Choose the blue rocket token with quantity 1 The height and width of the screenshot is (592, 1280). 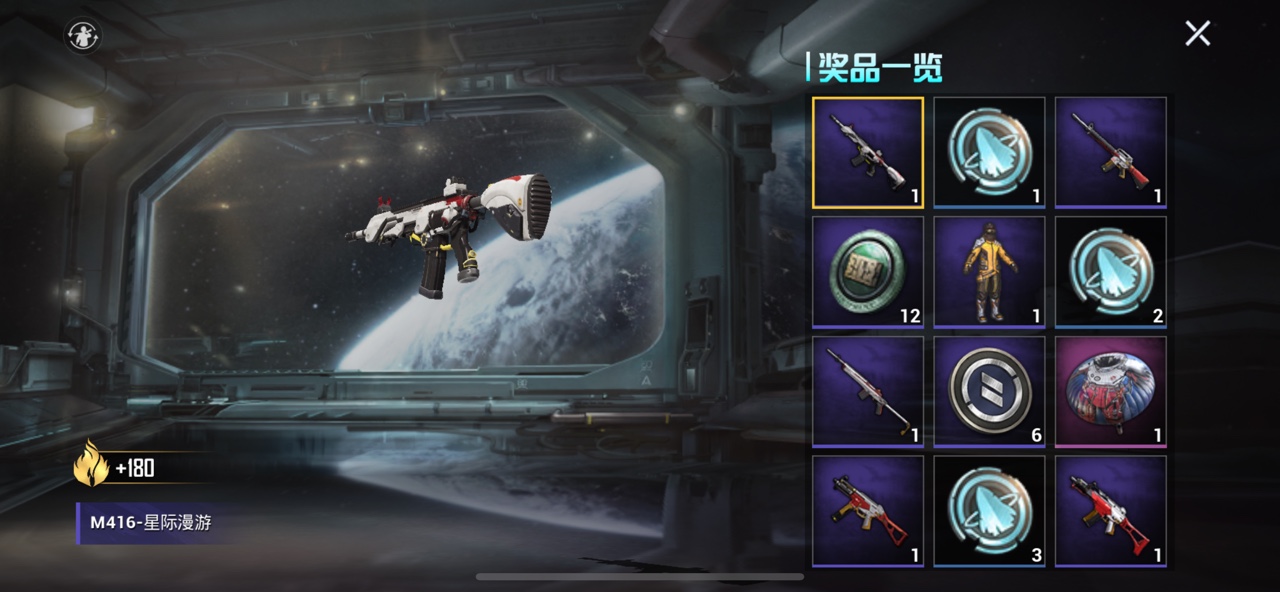[x=989, y=152]
